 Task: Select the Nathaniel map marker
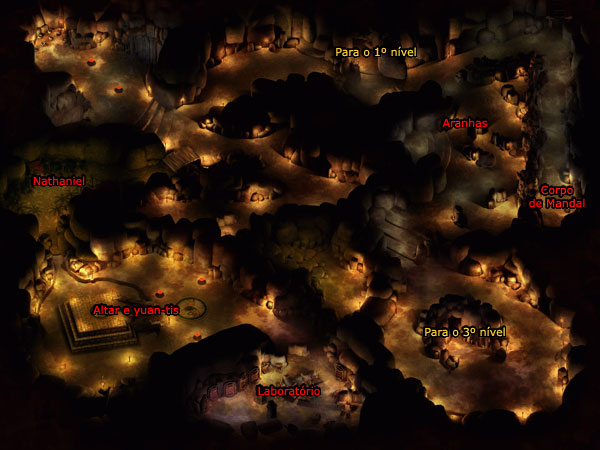click(x=59, y=182)
